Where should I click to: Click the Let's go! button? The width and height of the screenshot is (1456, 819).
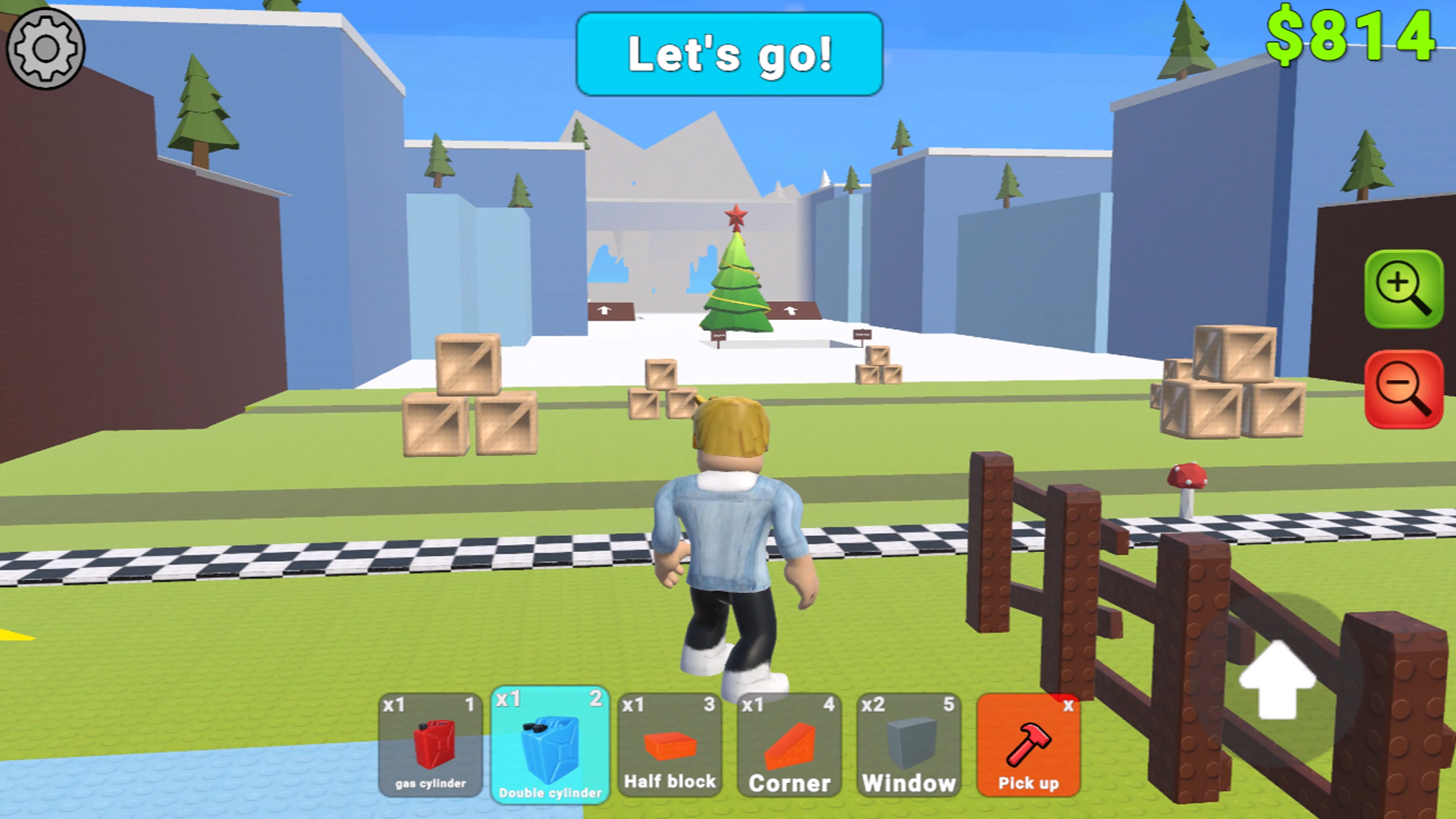pyautogui.click(x=730, y=55)
